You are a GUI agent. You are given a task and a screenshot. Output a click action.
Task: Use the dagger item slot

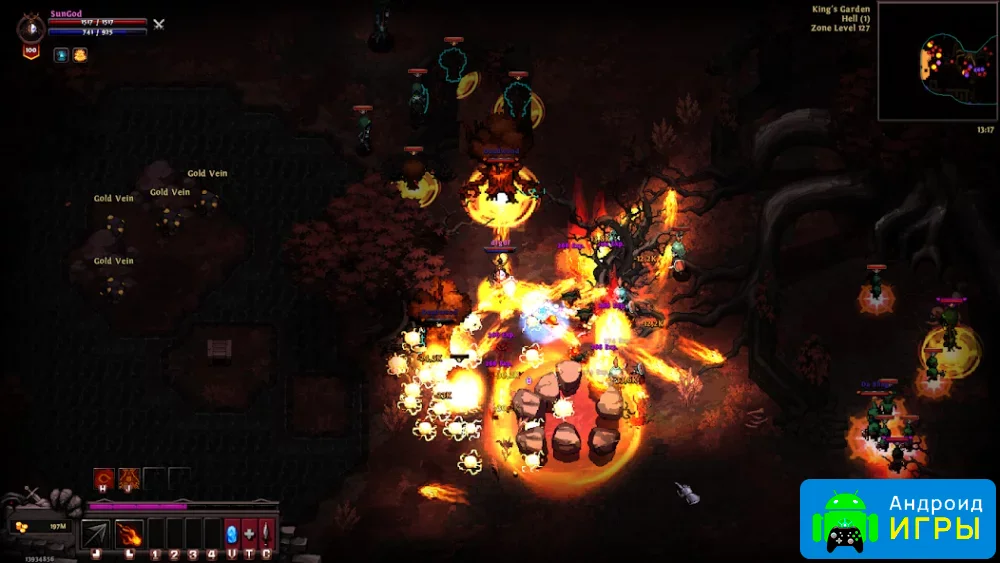pos(266,533)
